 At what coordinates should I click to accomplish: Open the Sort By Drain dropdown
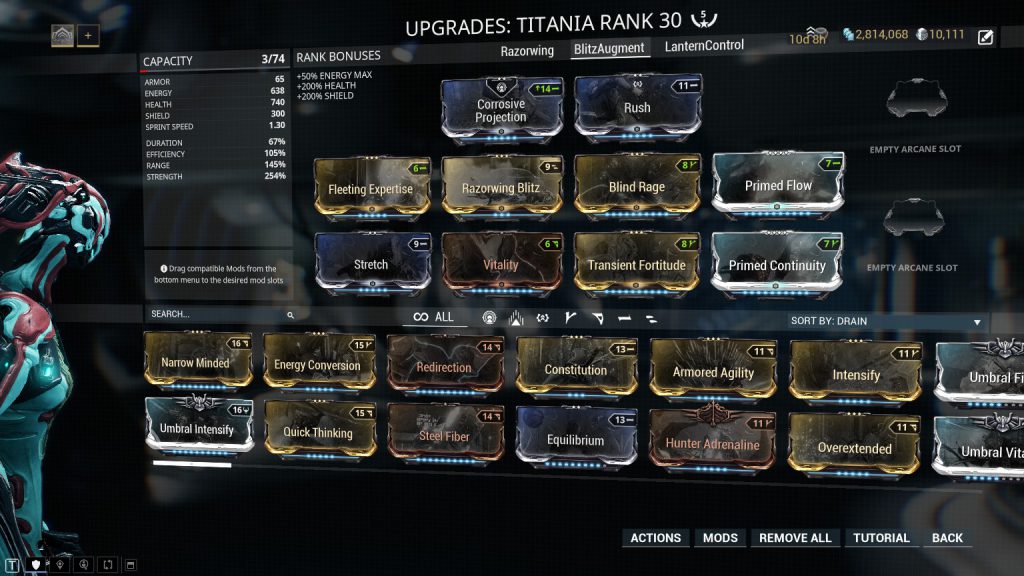click(x=885, y=322)
